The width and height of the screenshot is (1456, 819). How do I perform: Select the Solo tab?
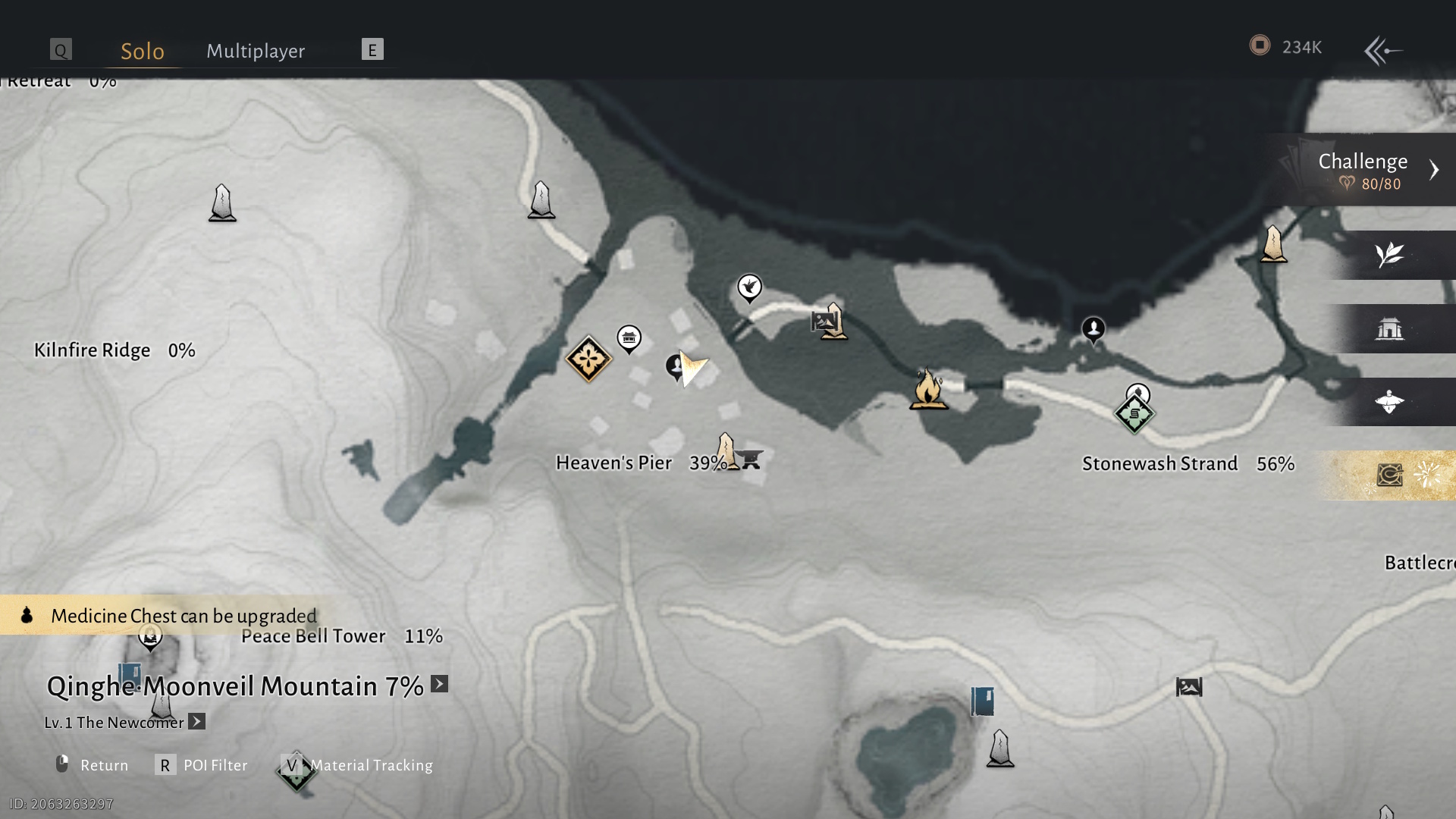141,51
